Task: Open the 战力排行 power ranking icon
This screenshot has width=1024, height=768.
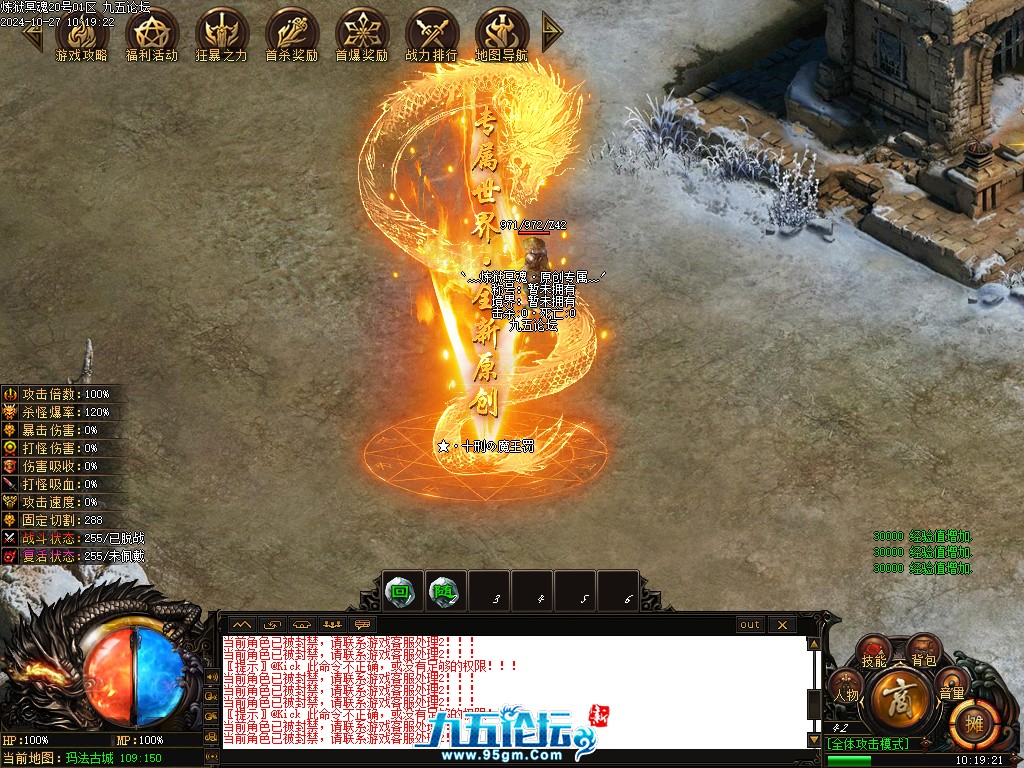Action: pyautogui.click(x=432, y=35)
